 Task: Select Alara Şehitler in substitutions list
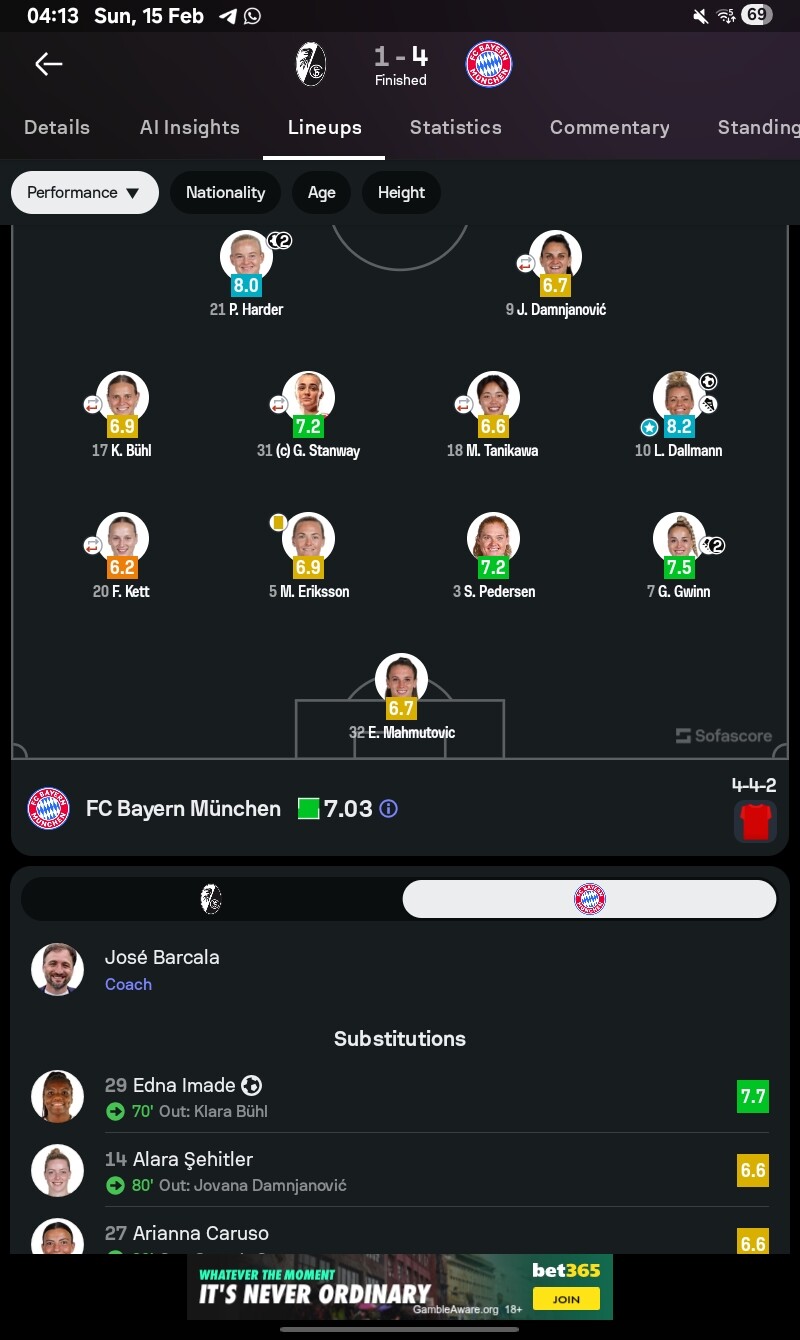(x=400, y=1170)
